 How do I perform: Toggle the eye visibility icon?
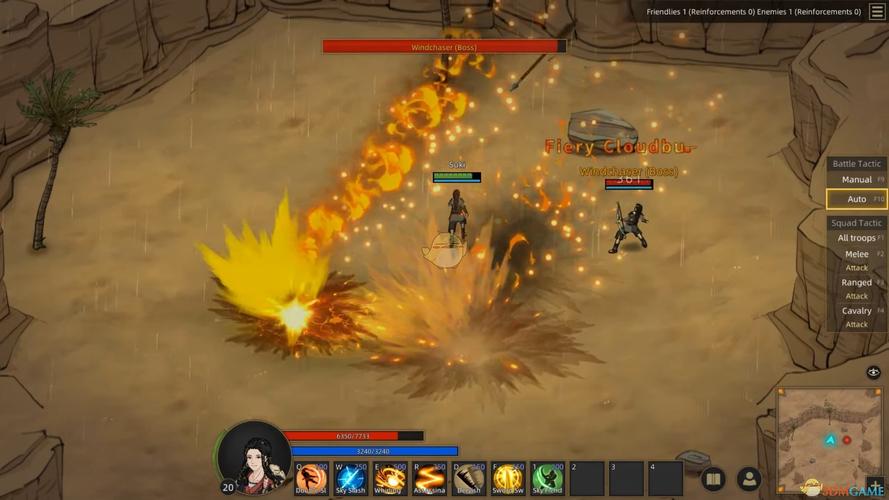coord(873,372)
